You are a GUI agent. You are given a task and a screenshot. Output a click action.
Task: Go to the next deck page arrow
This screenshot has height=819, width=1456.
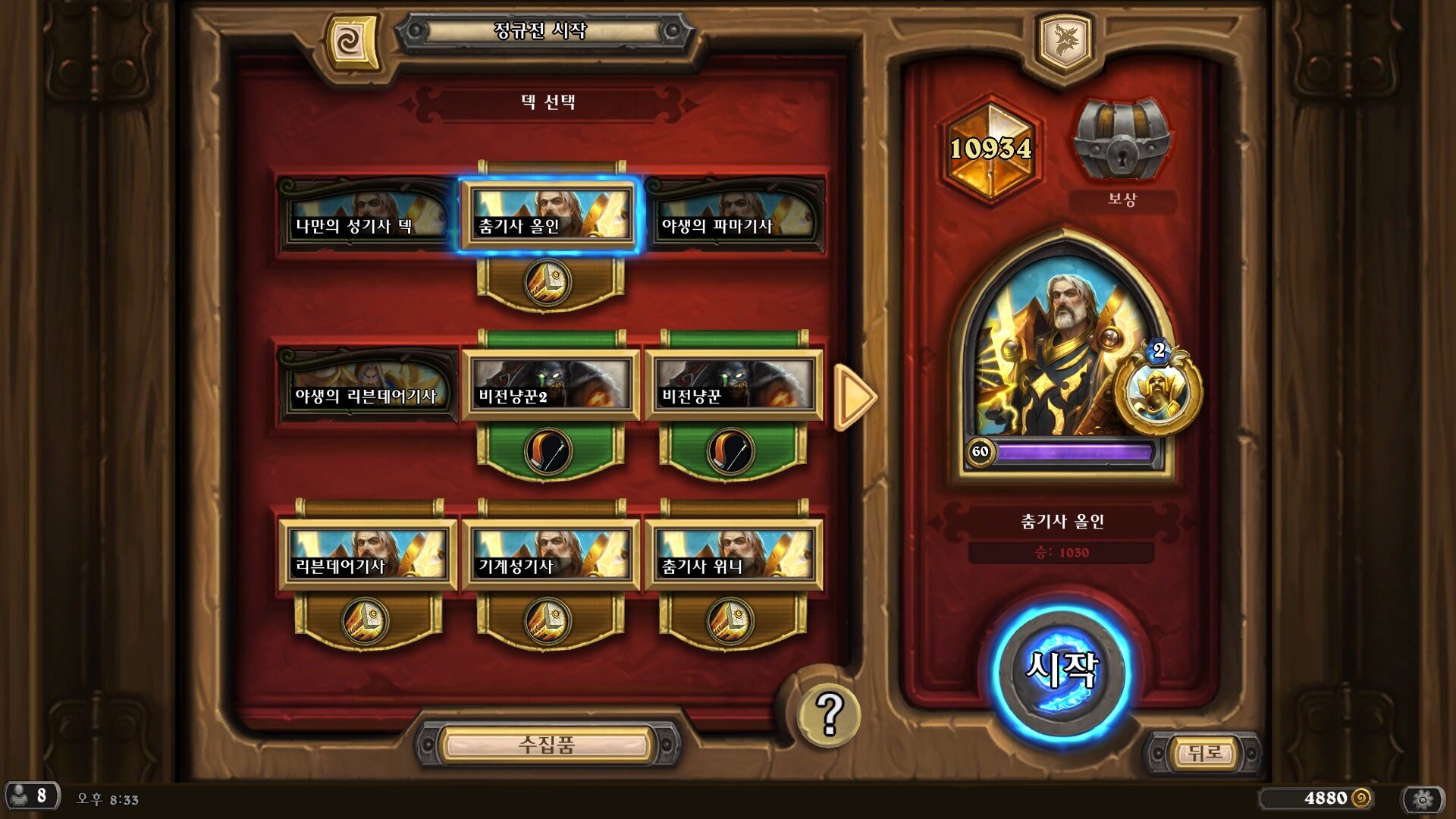click(x=855, y=397)
